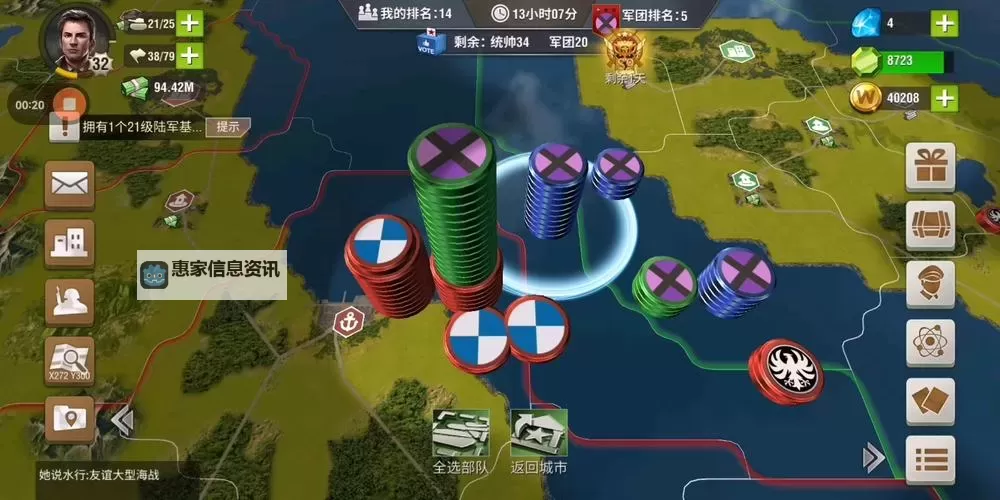Open the general officer portrait icon
This screenshot has width=1000, height=500.
[x=930, y=283]
